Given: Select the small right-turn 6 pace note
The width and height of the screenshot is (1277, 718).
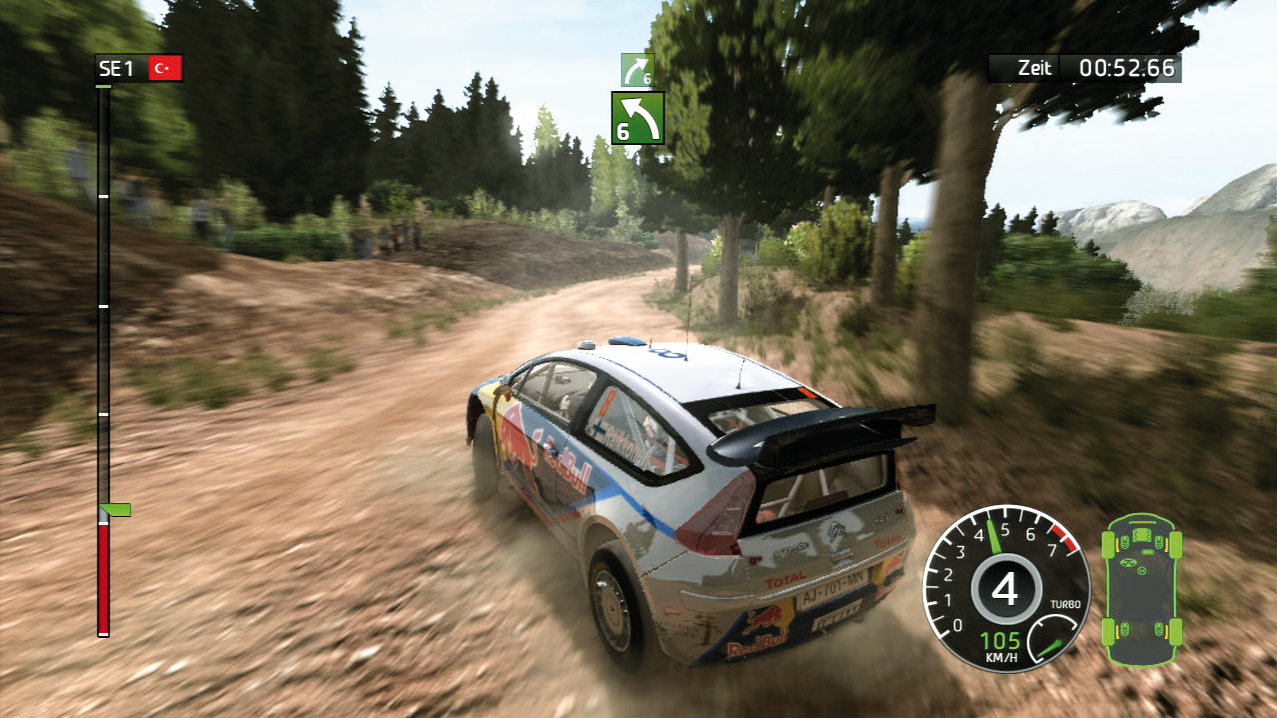Looking at the screenshot, I should click(x=637, y=70).
